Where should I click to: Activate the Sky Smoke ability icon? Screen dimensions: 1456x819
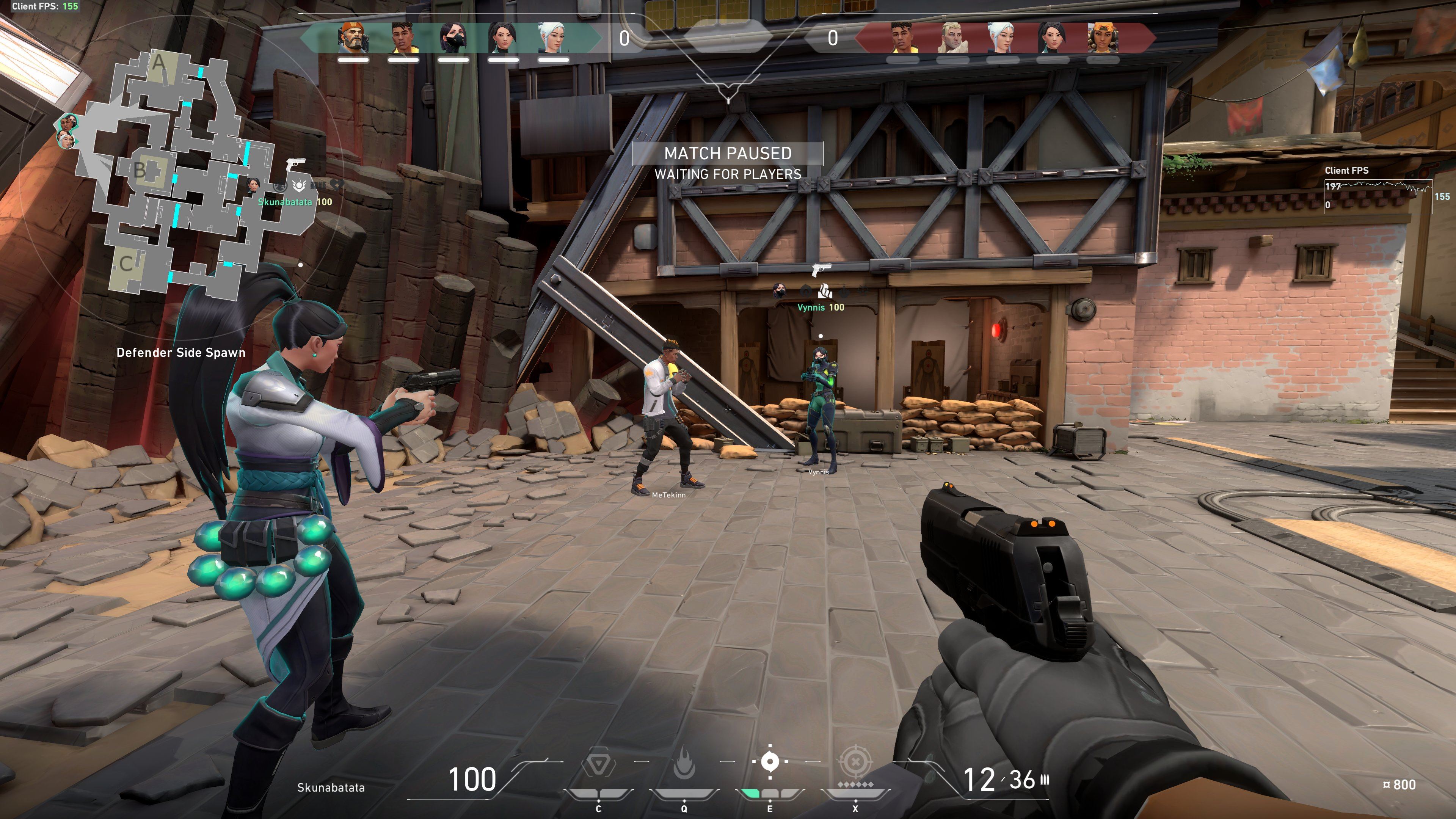770,762
